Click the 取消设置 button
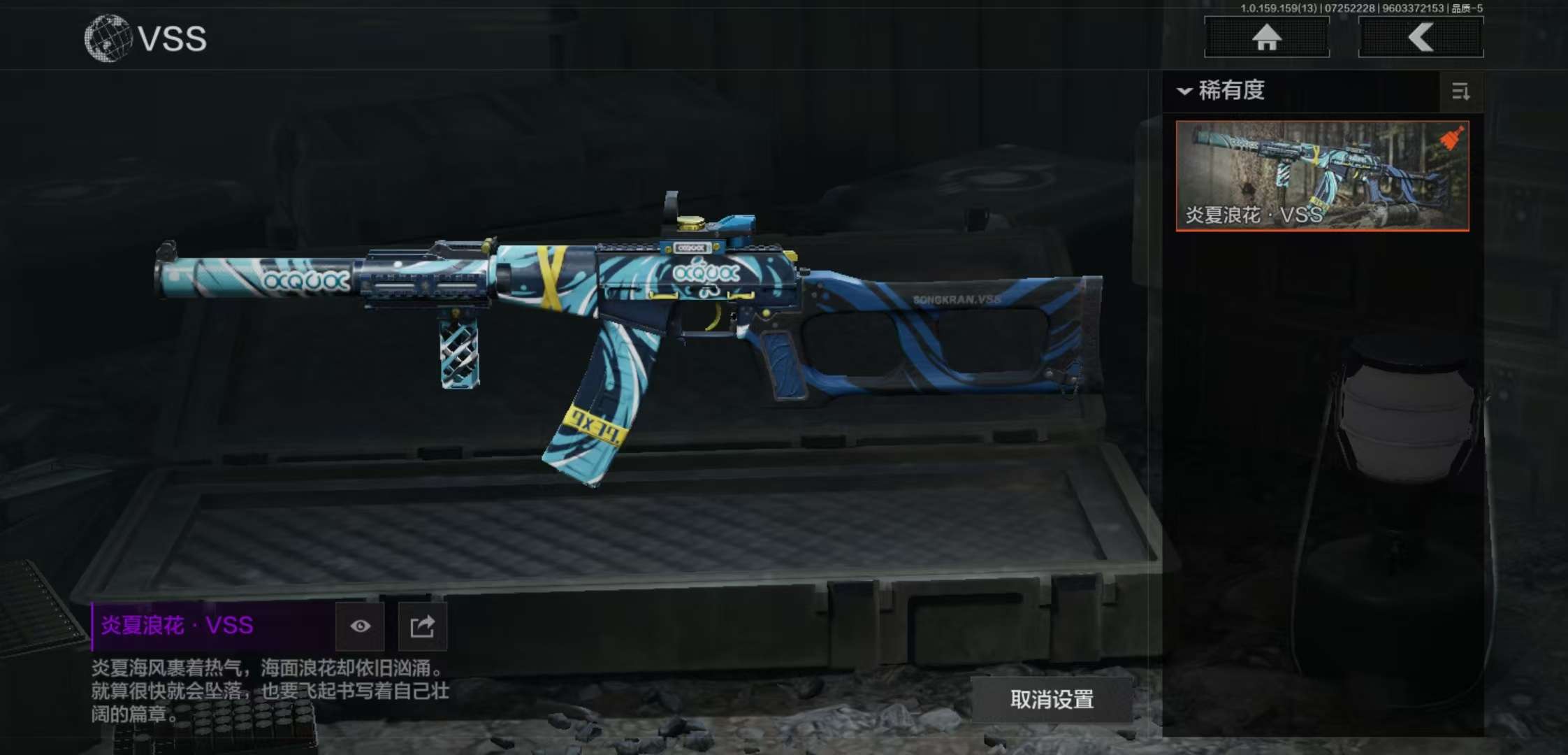This screenshot has width=1568, height=755. [x=1052, y=699]
